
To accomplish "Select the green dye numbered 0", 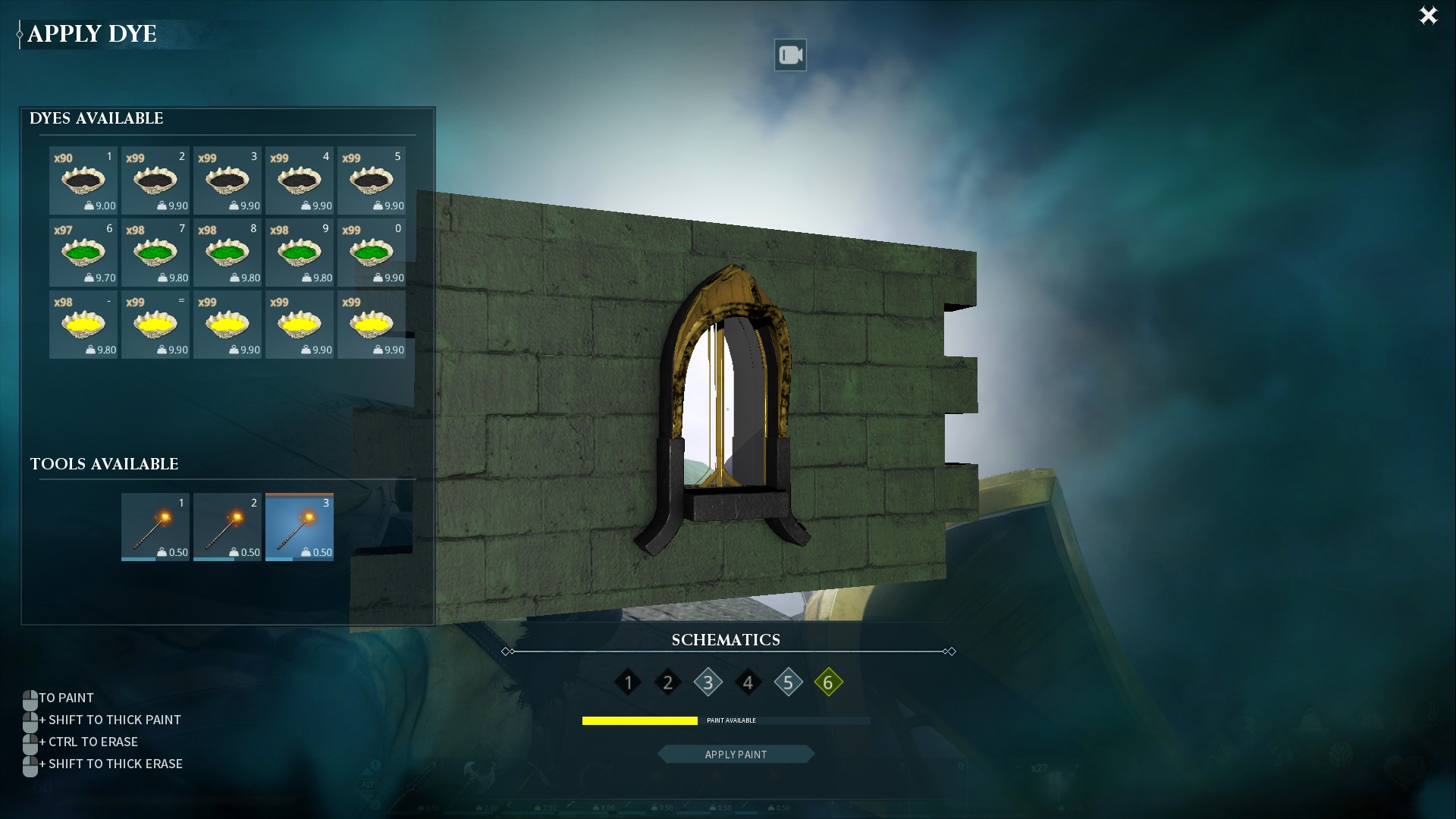I will click(372, 253).
